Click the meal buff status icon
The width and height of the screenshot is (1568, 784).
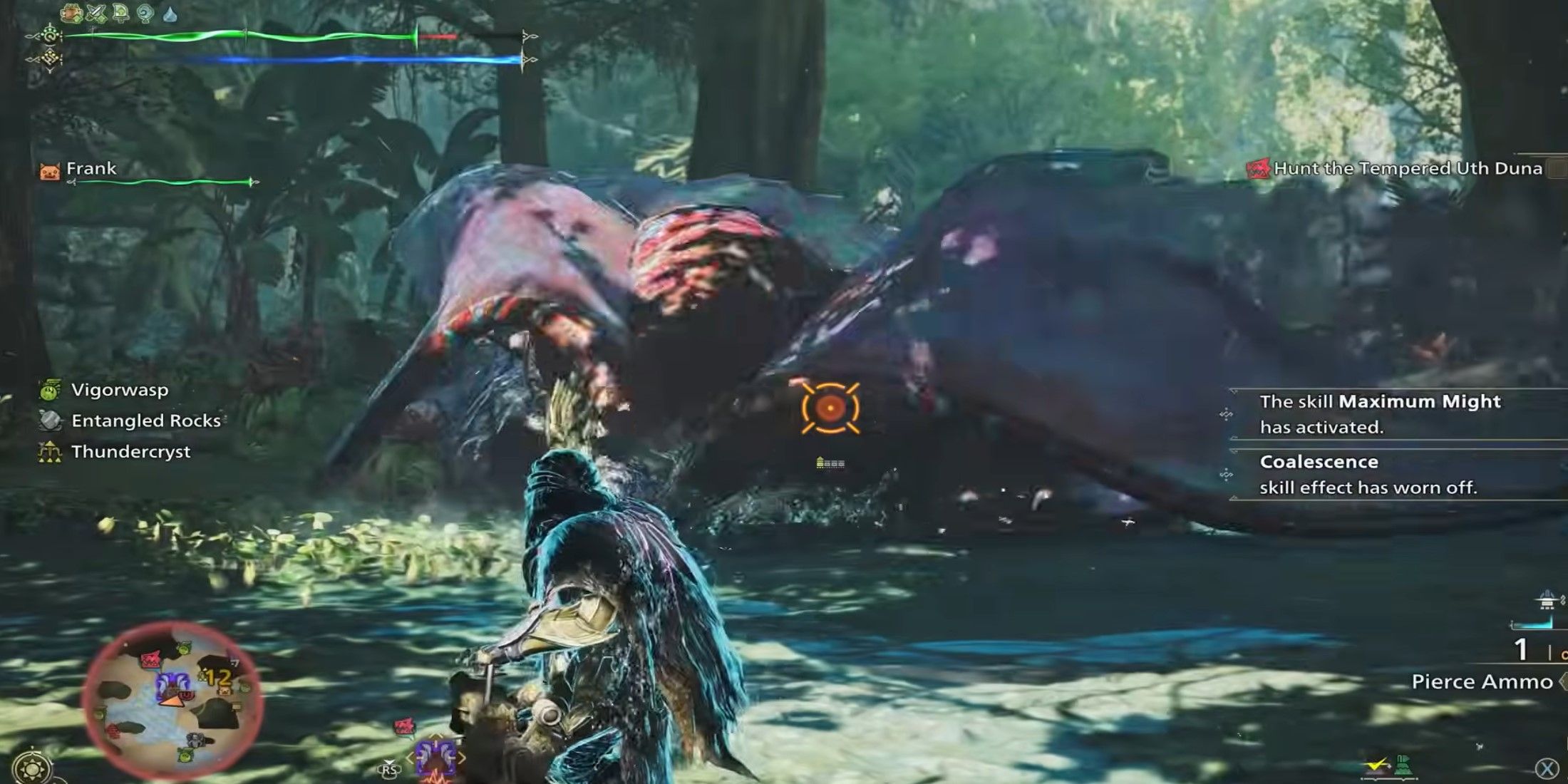(72, 13)
